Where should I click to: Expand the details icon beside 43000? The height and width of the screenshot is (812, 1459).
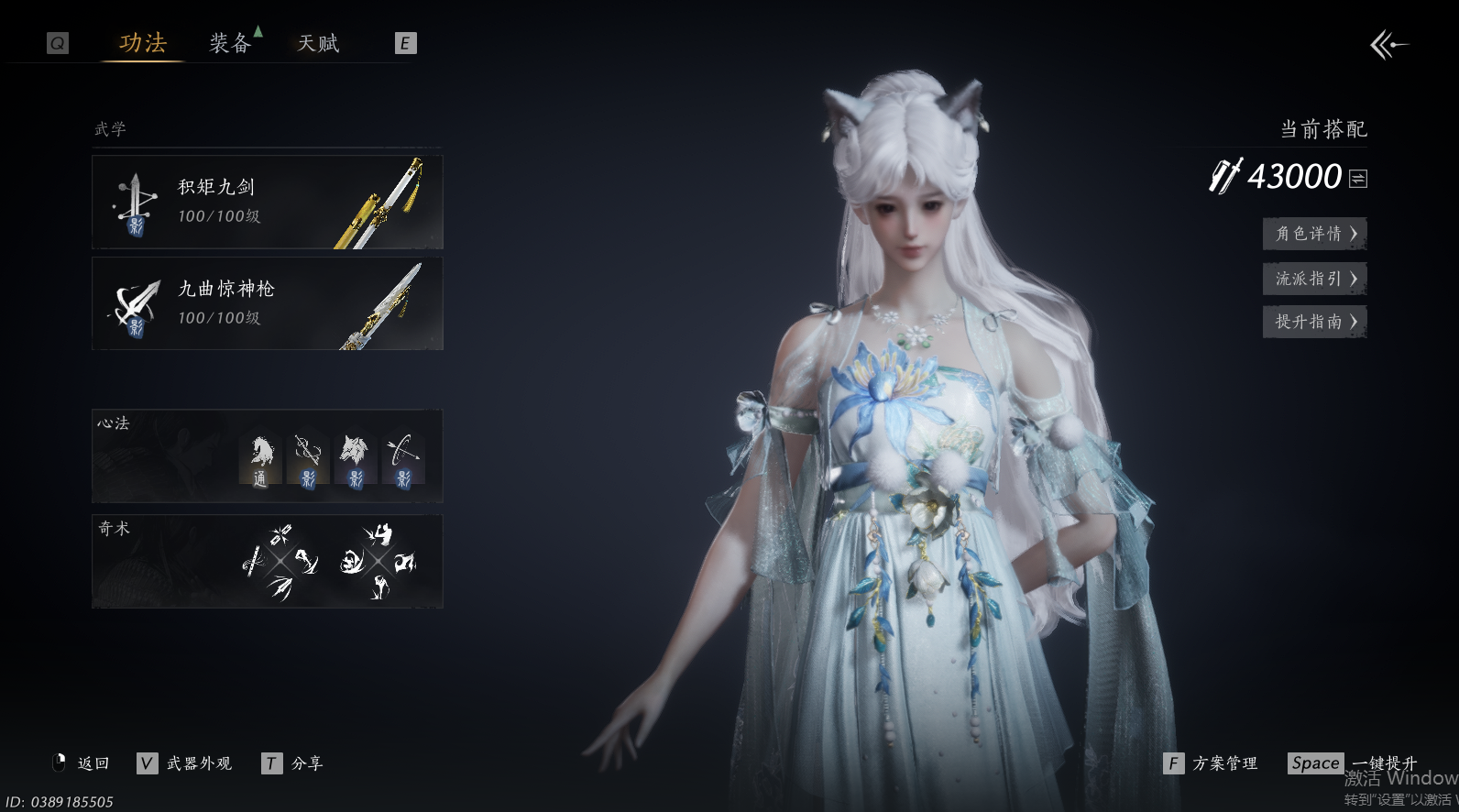pos(1358,179)
